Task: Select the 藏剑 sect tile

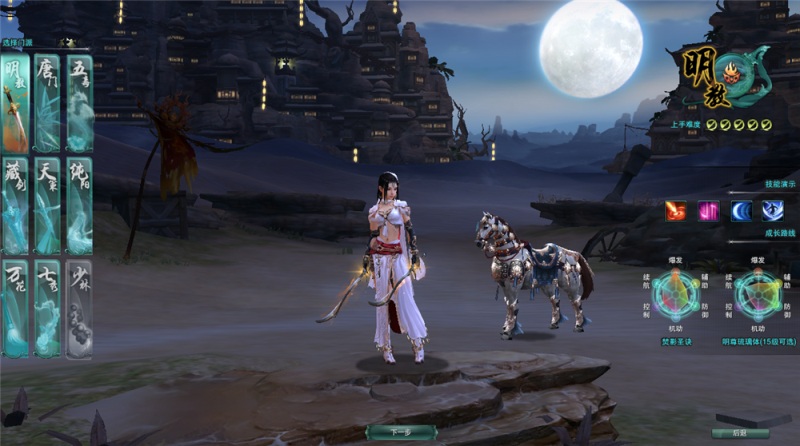Action: point(15,205)
